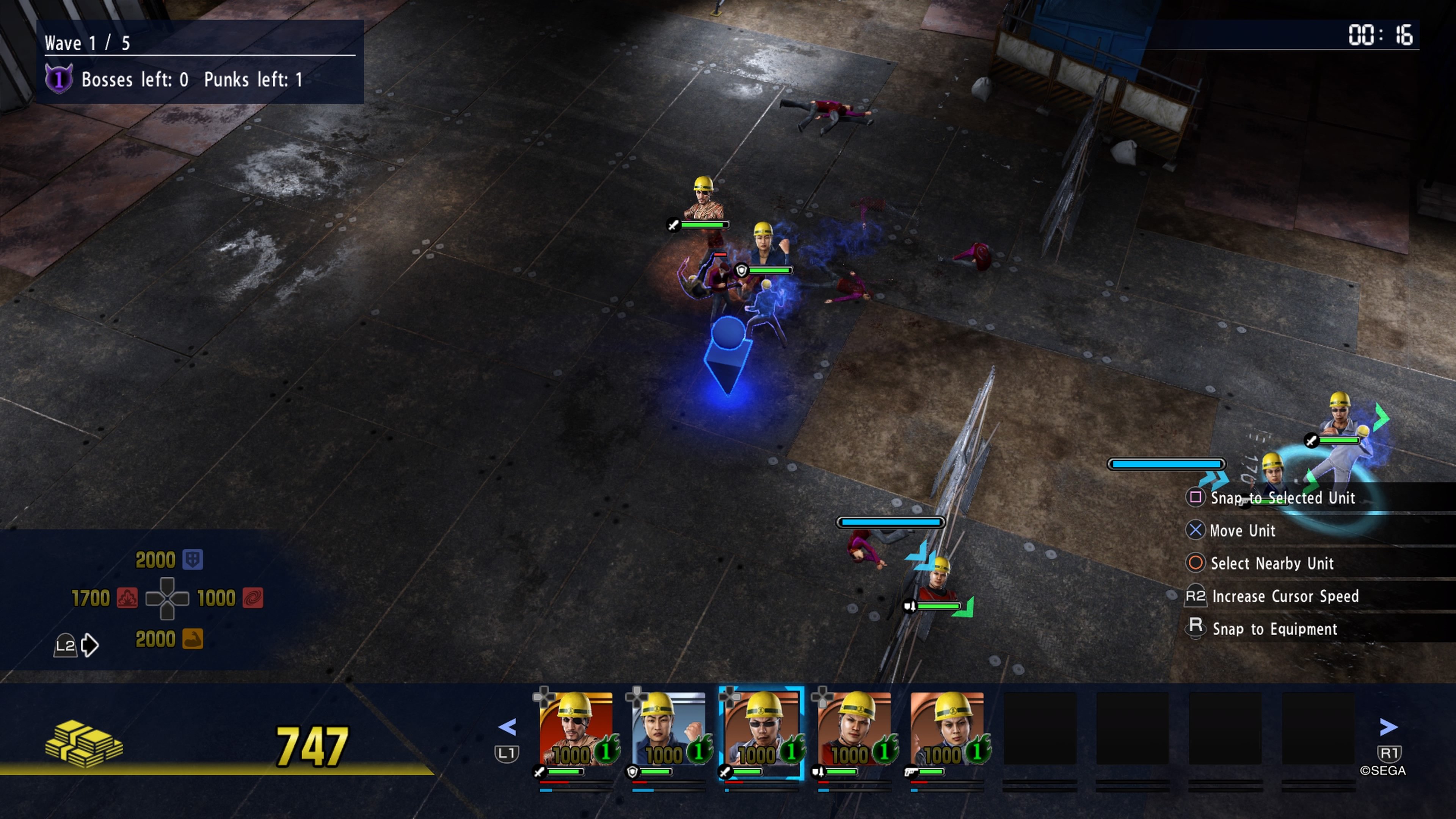Show the next page of units

click(x=1388, y=727)
